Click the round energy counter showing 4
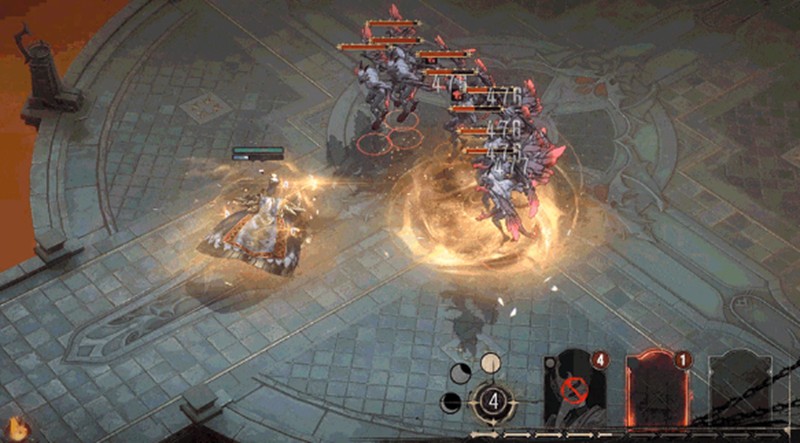This screenshot has height=443, width=800. pyautogui.click(x=492, y=401)
